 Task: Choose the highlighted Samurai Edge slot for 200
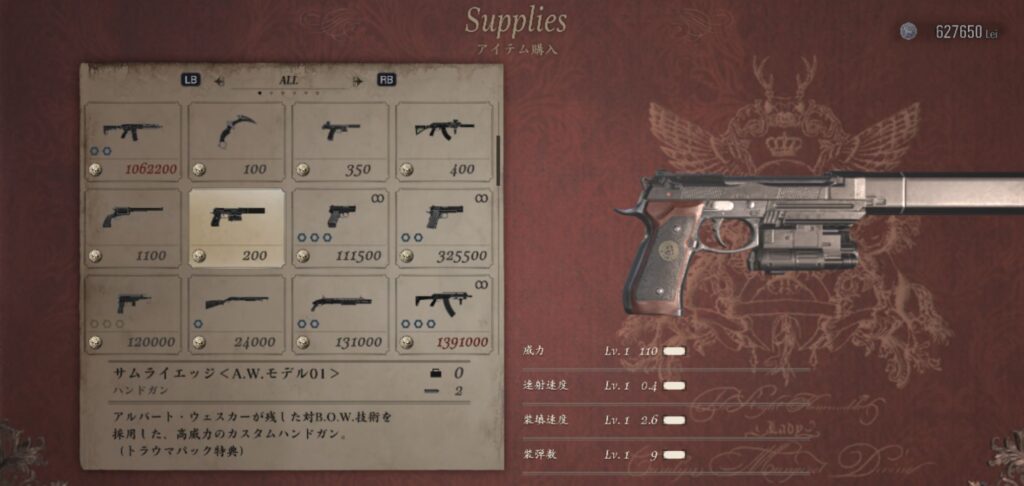click(x=237, y=228)
